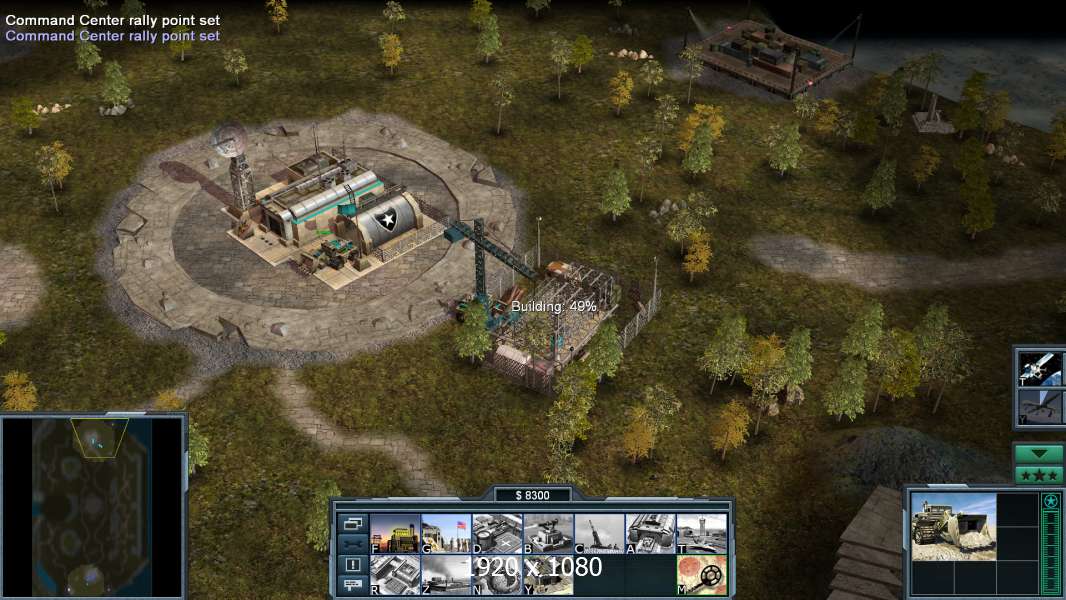The image size is (1066, 600).
Task: Select the power plant build icon (F)
Action: coord(395,534)
